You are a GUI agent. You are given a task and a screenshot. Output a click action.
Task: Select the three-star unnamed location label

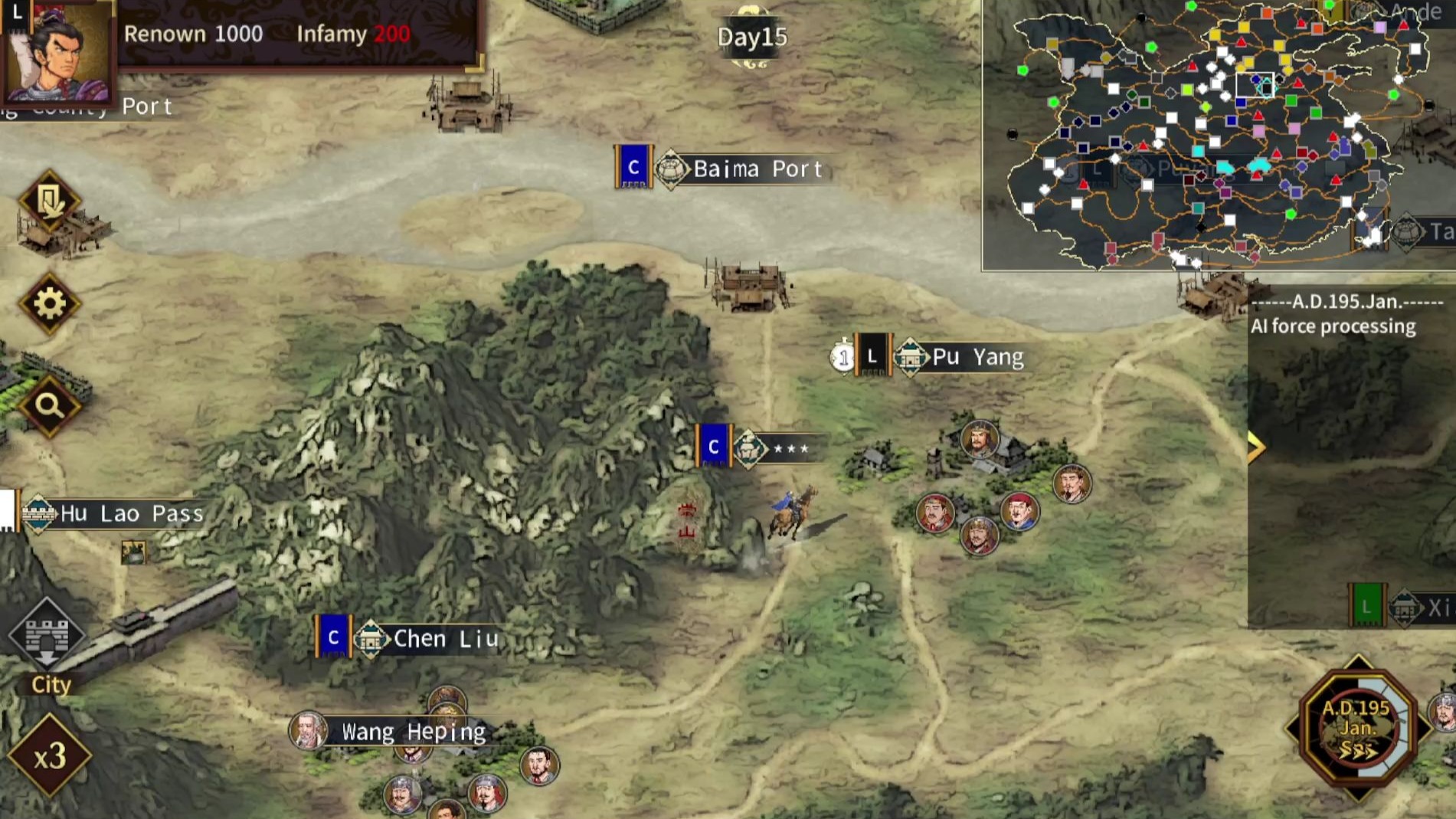(790, 448)
